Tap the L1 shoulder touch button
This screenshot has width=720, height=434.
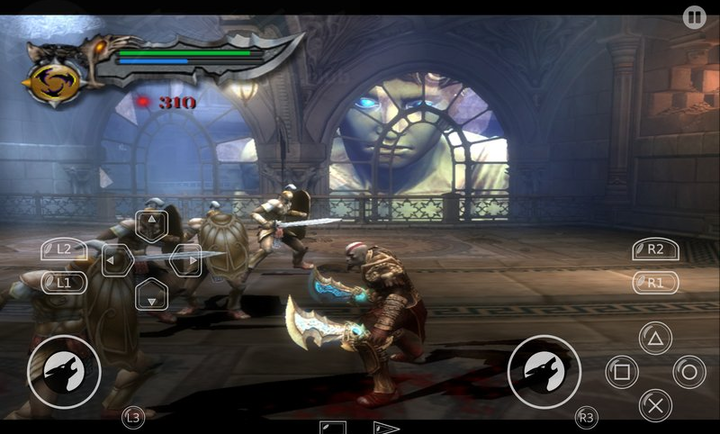62,282
